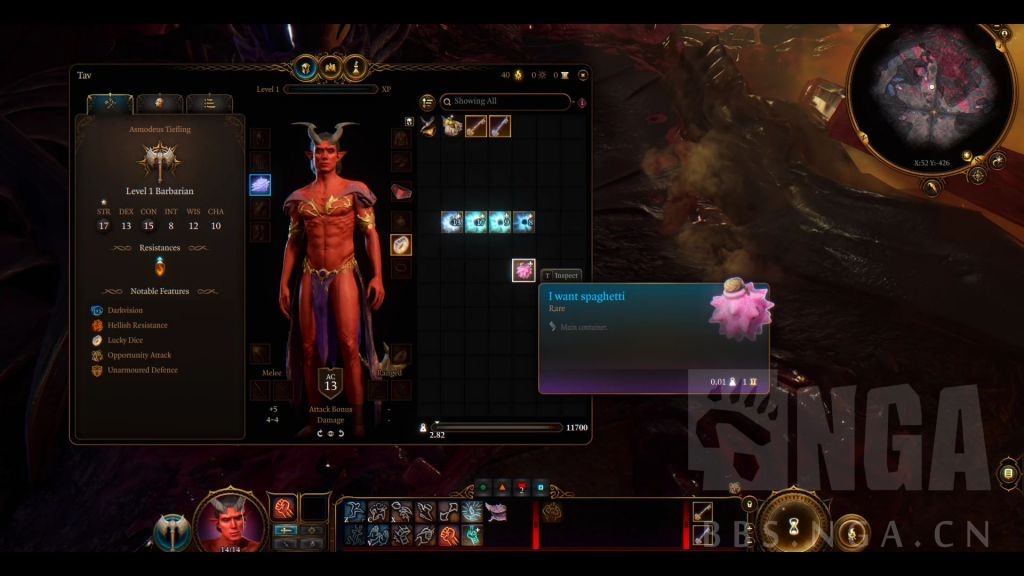
Task: Click the red fist icon beside the portrait
Action: click(x=284, y=508)
